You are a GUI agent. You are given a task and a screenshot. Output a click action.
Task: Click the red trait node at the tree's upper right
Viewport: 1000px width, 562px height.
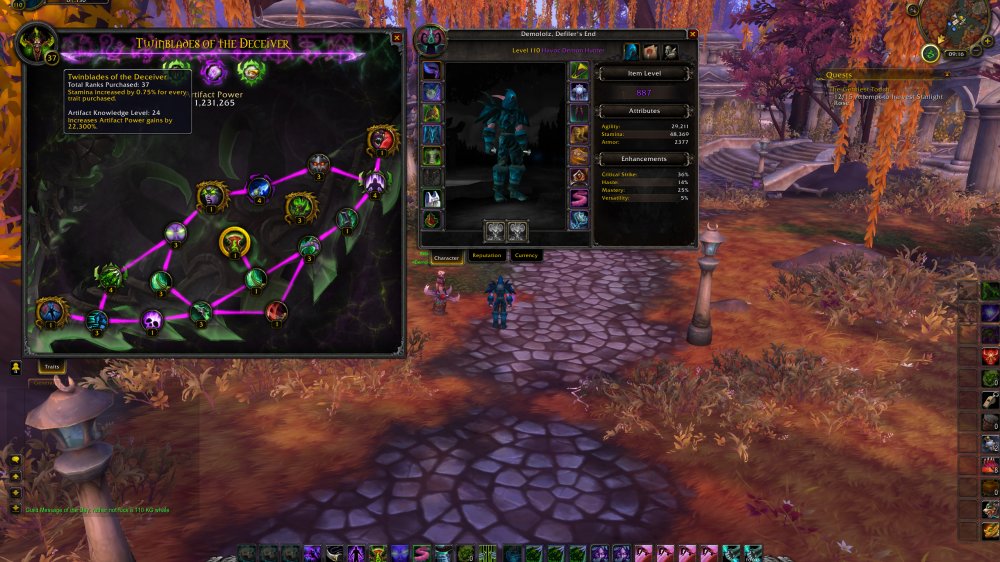tap(382, 139)
